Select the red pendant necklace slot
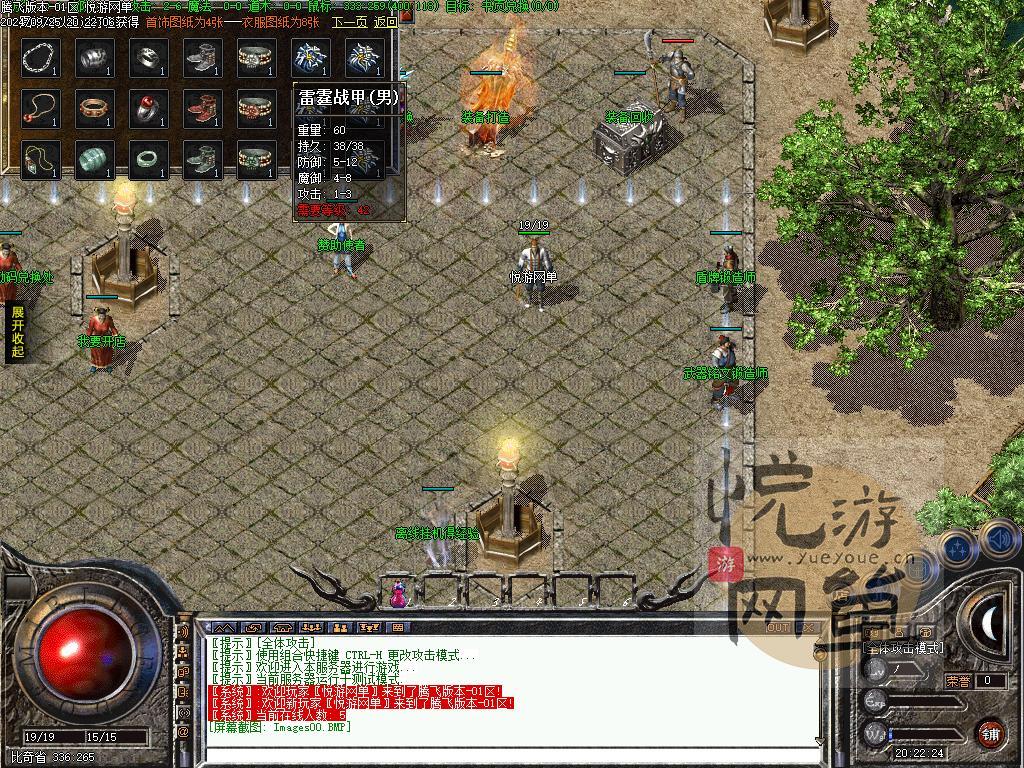Screen dimensions: 1024x768 [40, 109]
